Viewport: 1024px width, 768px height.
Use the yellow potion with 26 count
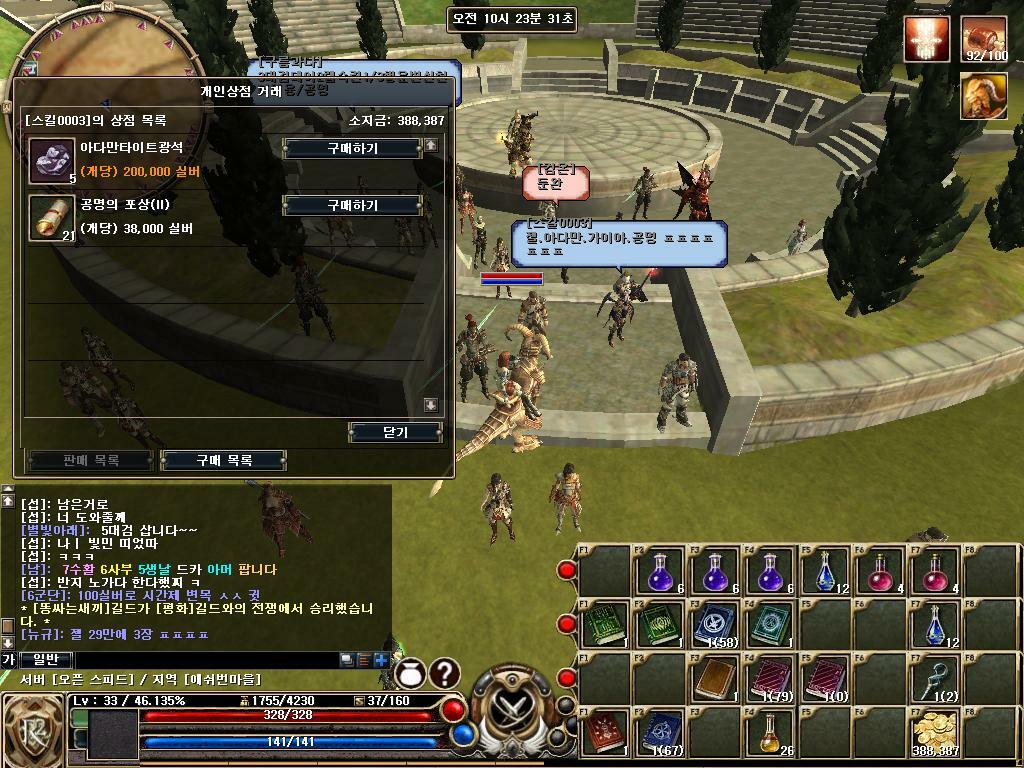pyautogui.click(x=768, y=734)
